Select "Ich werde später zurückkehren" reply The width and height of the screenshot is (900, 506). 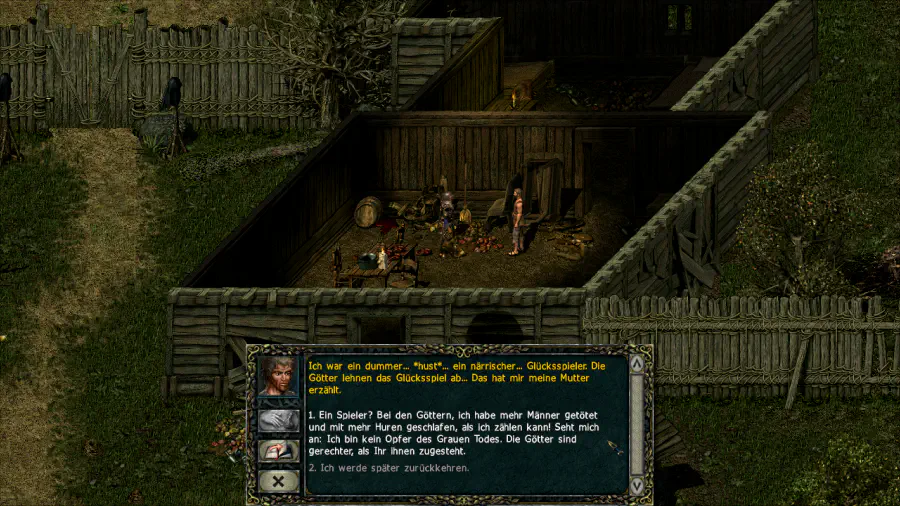[x=388, y=468]
